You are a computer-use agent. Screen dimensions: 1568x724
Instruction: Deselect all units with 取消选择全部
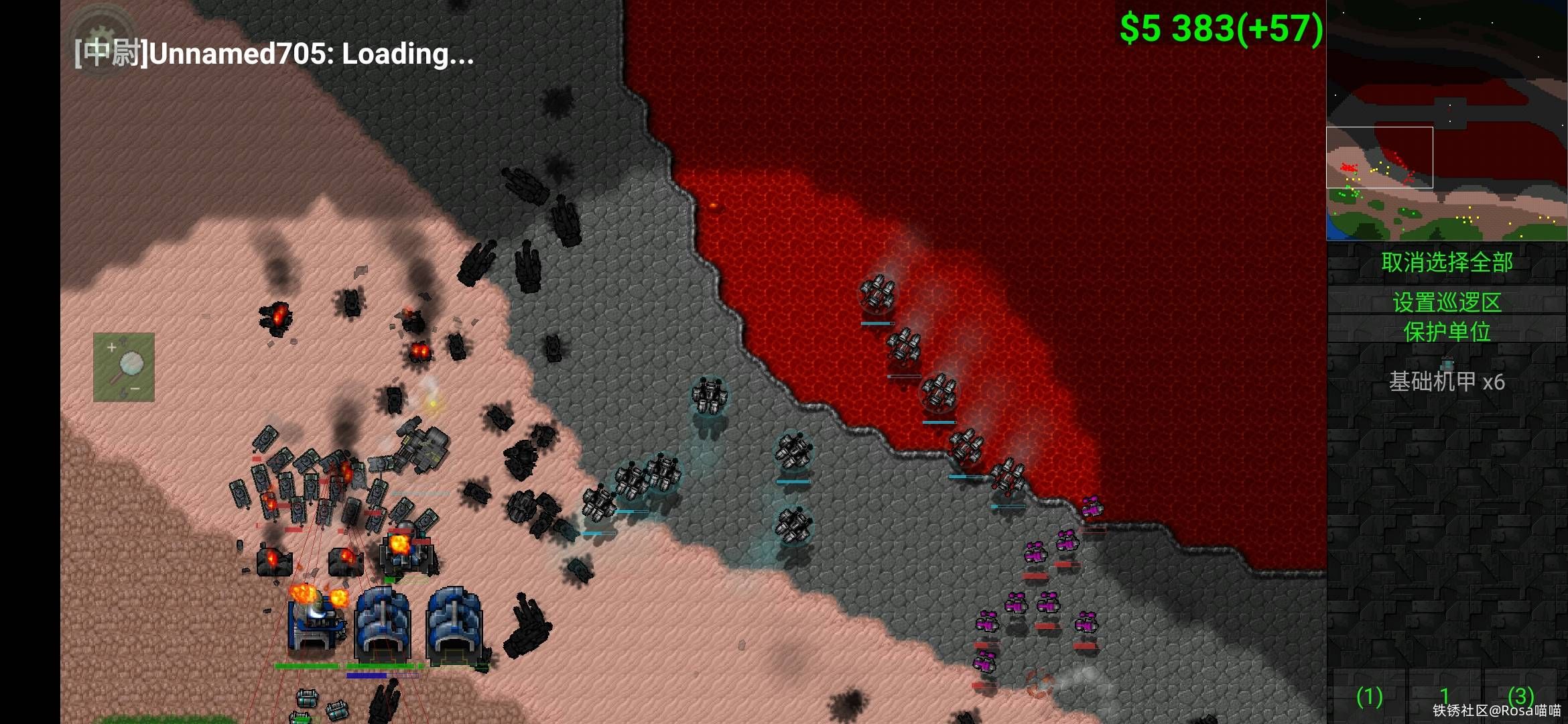pos(1447,262)
